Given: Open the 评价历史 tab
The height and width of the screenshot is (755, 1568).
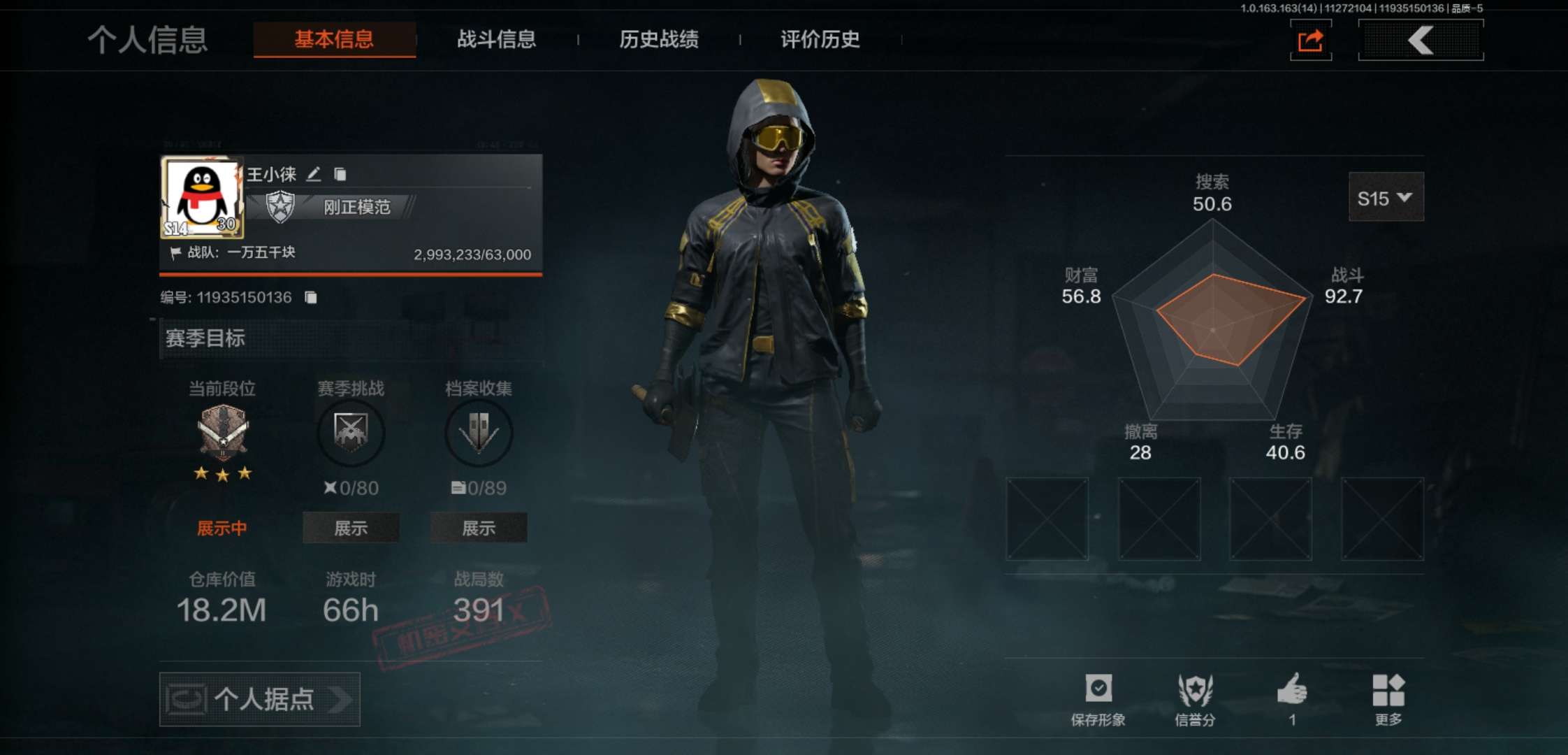Looking at the screenshot, I should click(x=820, y=40).
